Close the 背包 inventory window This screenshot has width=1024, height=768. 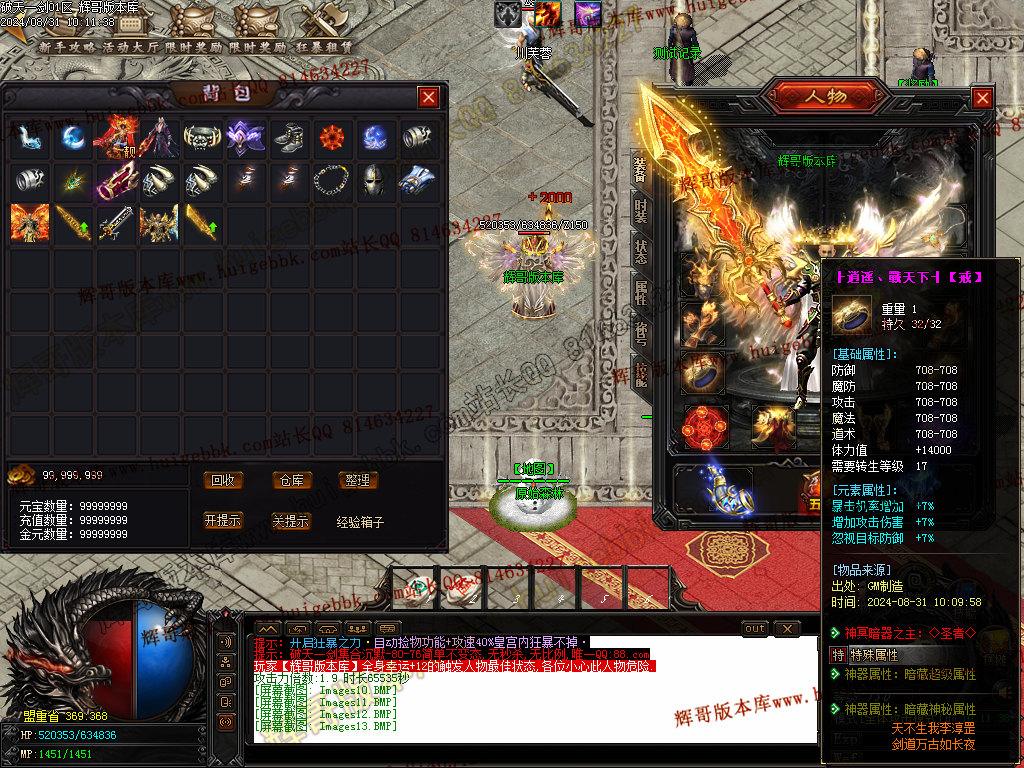pos(428,97)
